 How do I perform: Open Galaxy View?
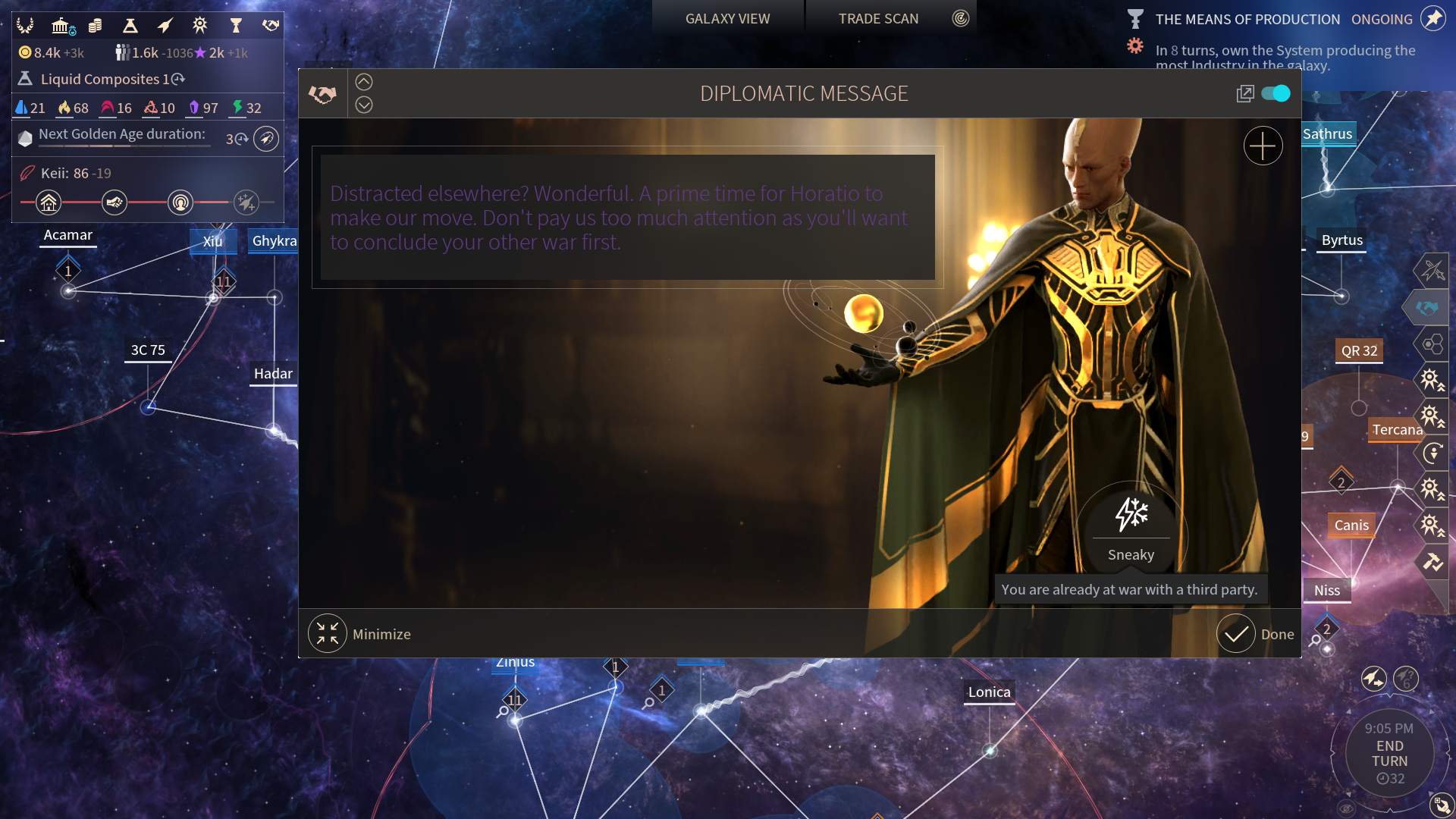[727, 19]
